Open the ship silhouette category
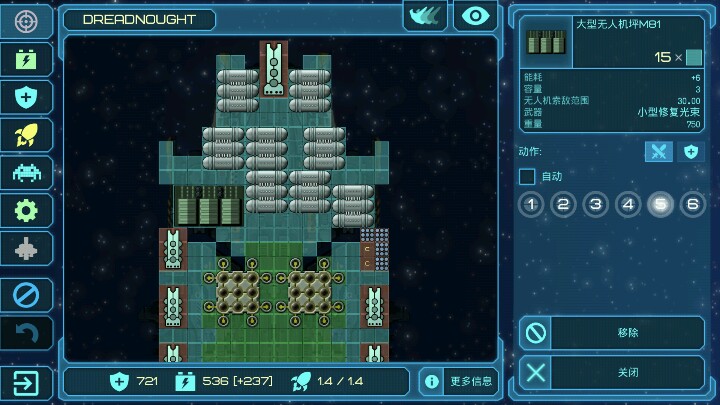The width and height of the screenshot is (720, 405). [x=26, y=248]
